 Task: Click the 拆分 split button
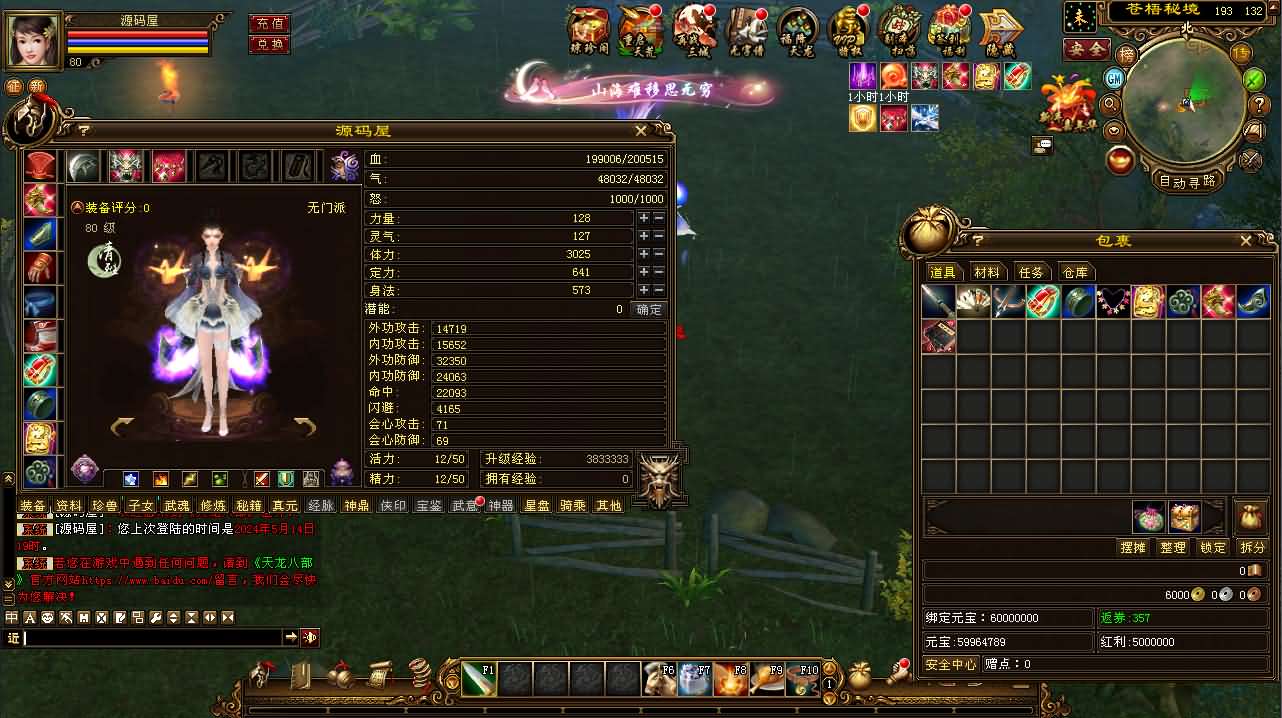click(1252, 547)
